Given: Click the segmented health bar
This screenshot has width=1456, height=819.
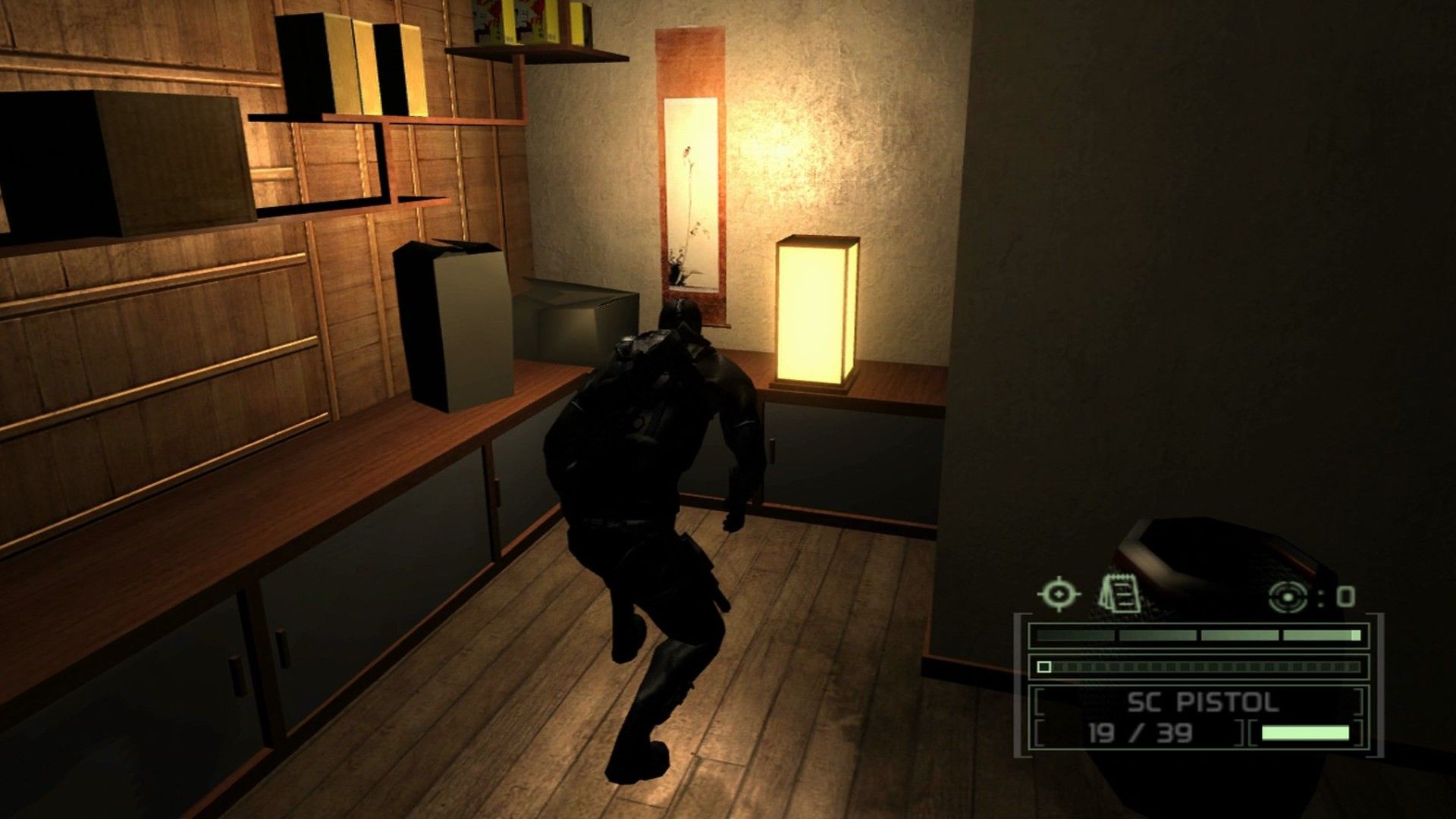Looking at the screenshot, I should click(1198, 635).
